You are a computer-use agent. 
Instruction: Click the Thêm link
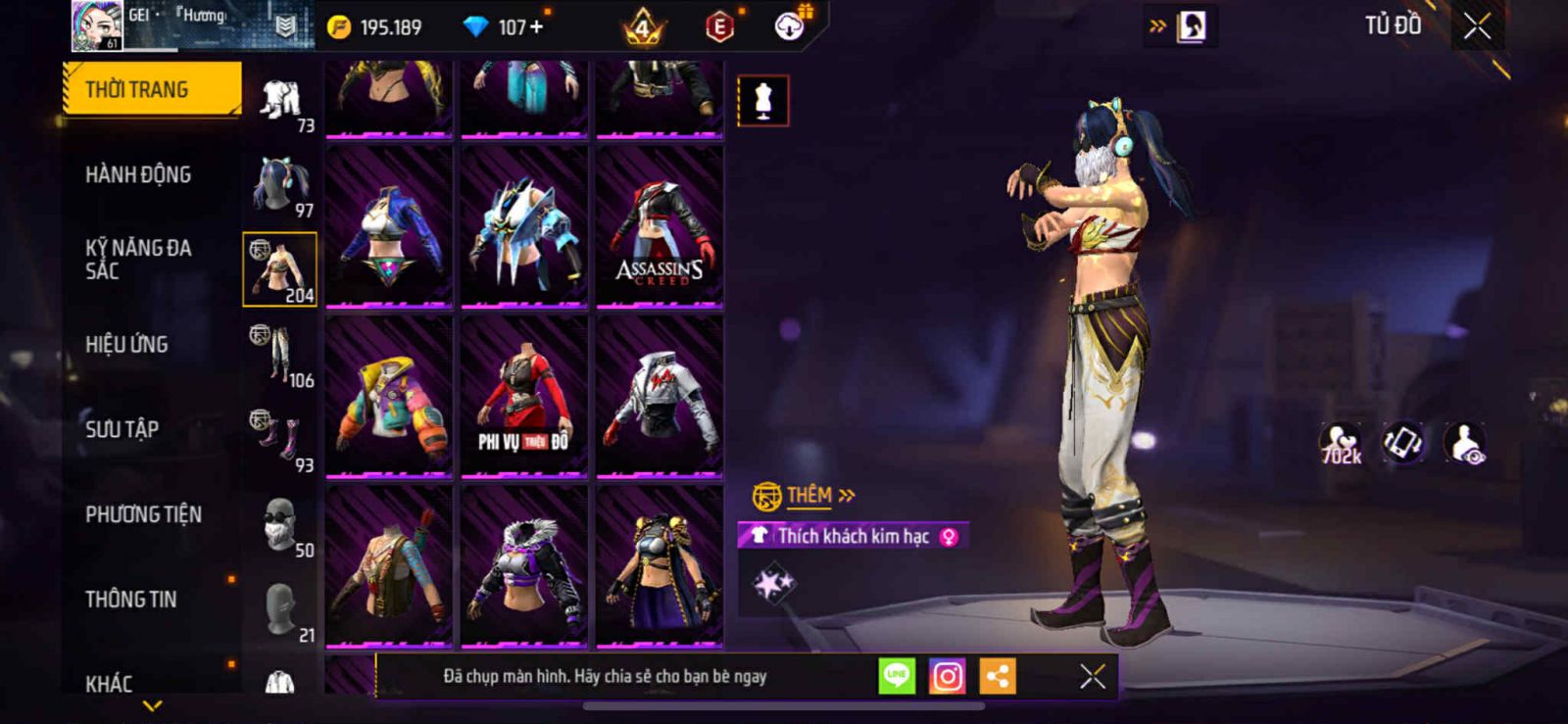point(808,496)
